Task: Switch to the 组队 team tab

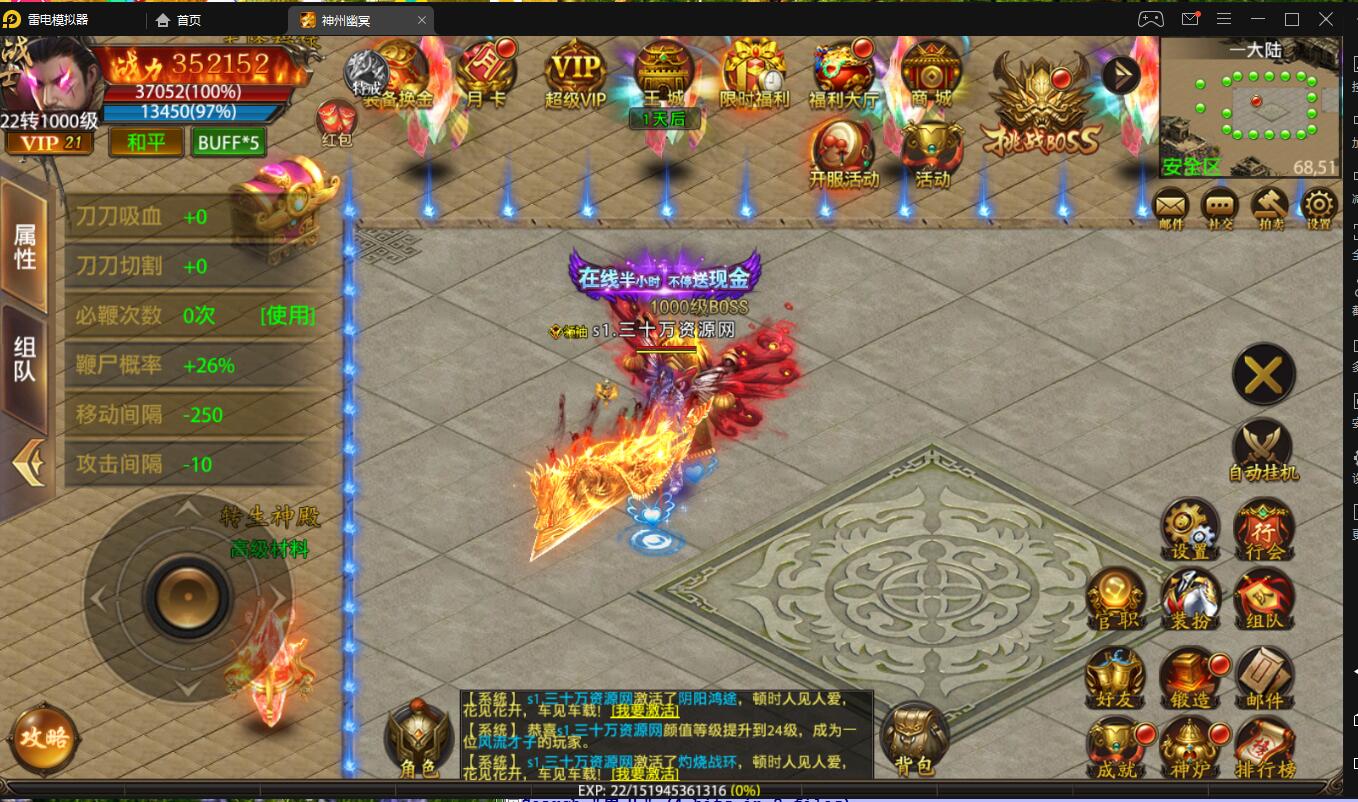Action: tap(24, 360)
